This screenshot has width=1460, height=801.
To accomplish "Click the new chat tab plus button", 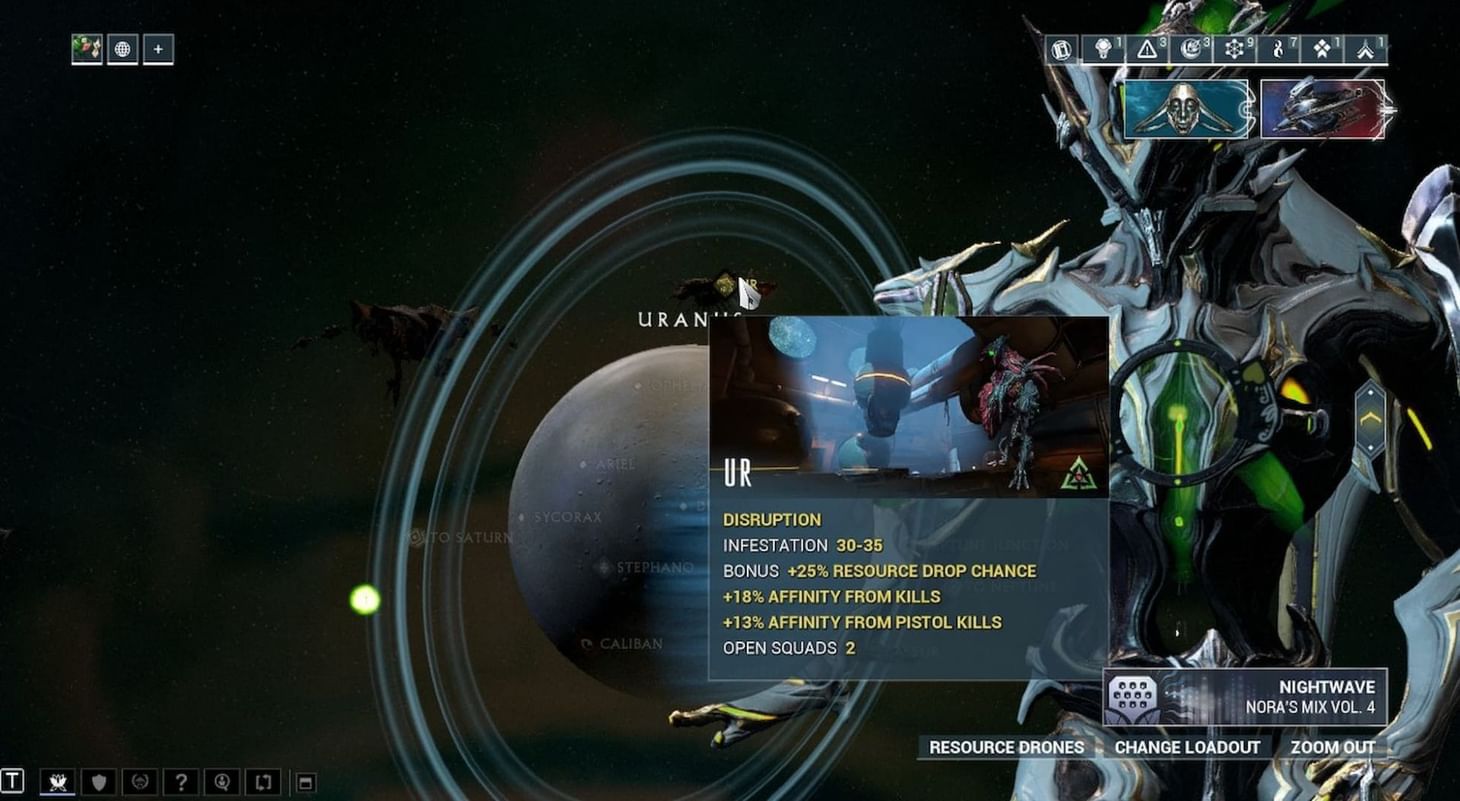I will 157,50.
